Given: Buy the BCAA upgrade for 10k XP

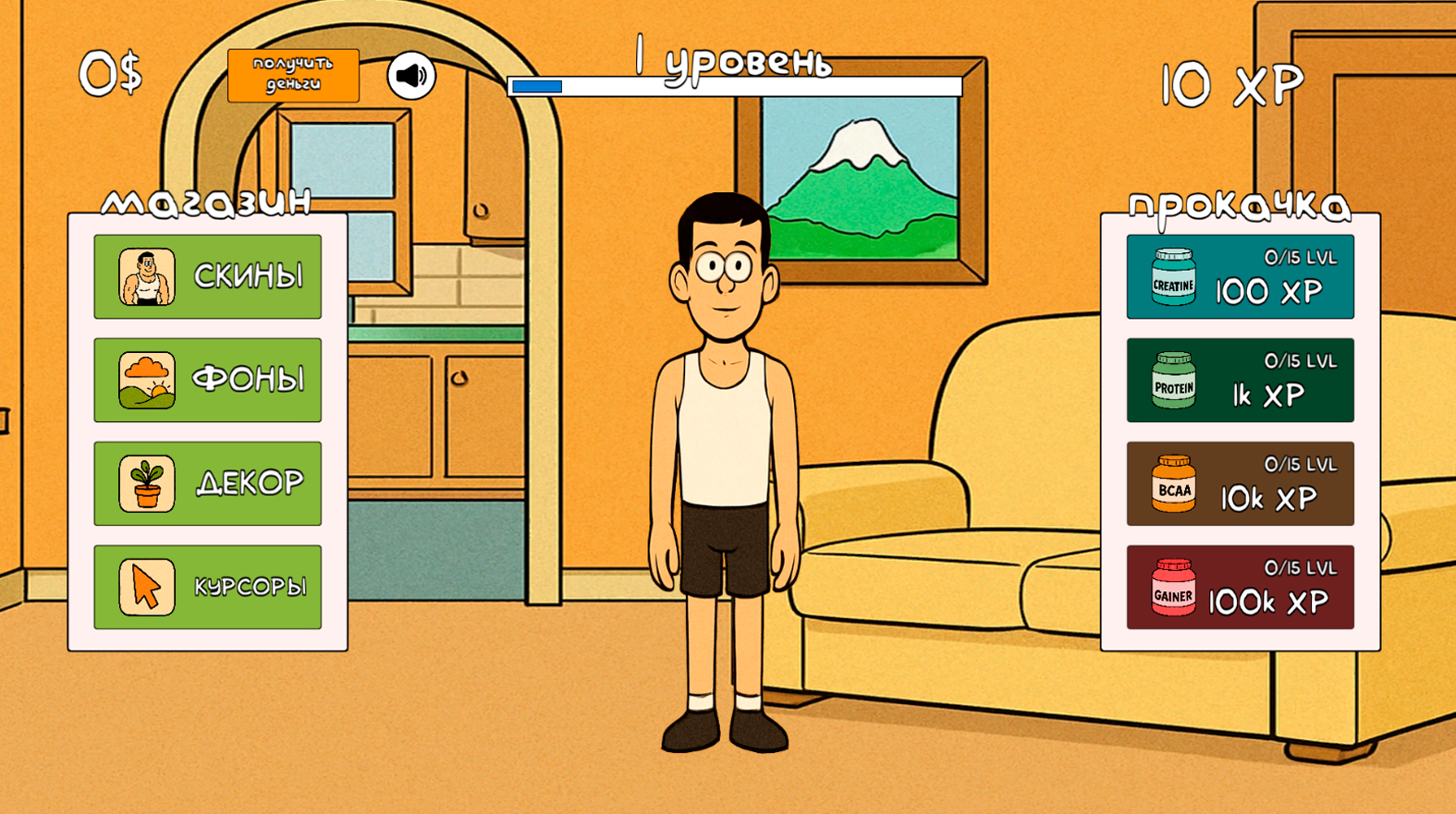Looking at the screenshot, I should (1240, 482).
